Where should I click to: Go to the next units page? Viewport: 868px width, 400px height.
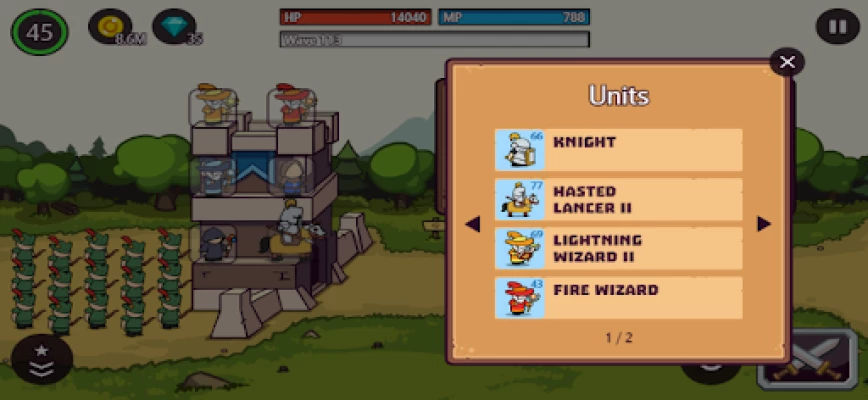click(x=764, y=224)
